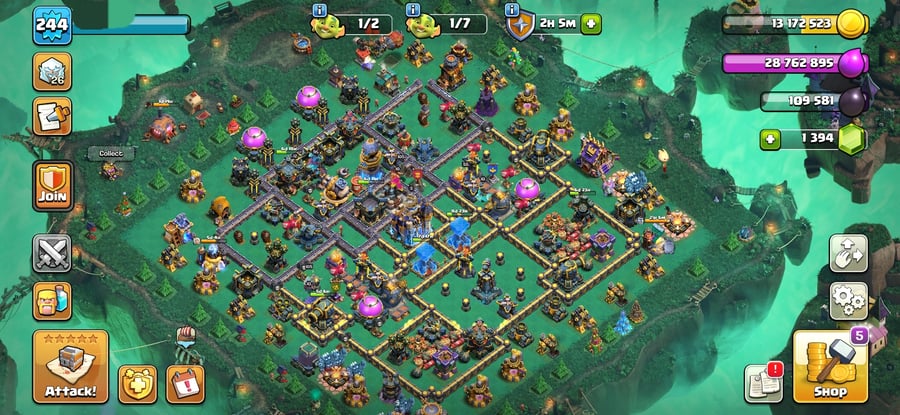This screenshot has height=415, width=900.
Task: Add shield time with the green plus
Action: pyautogui.click(x=593, y=23)
